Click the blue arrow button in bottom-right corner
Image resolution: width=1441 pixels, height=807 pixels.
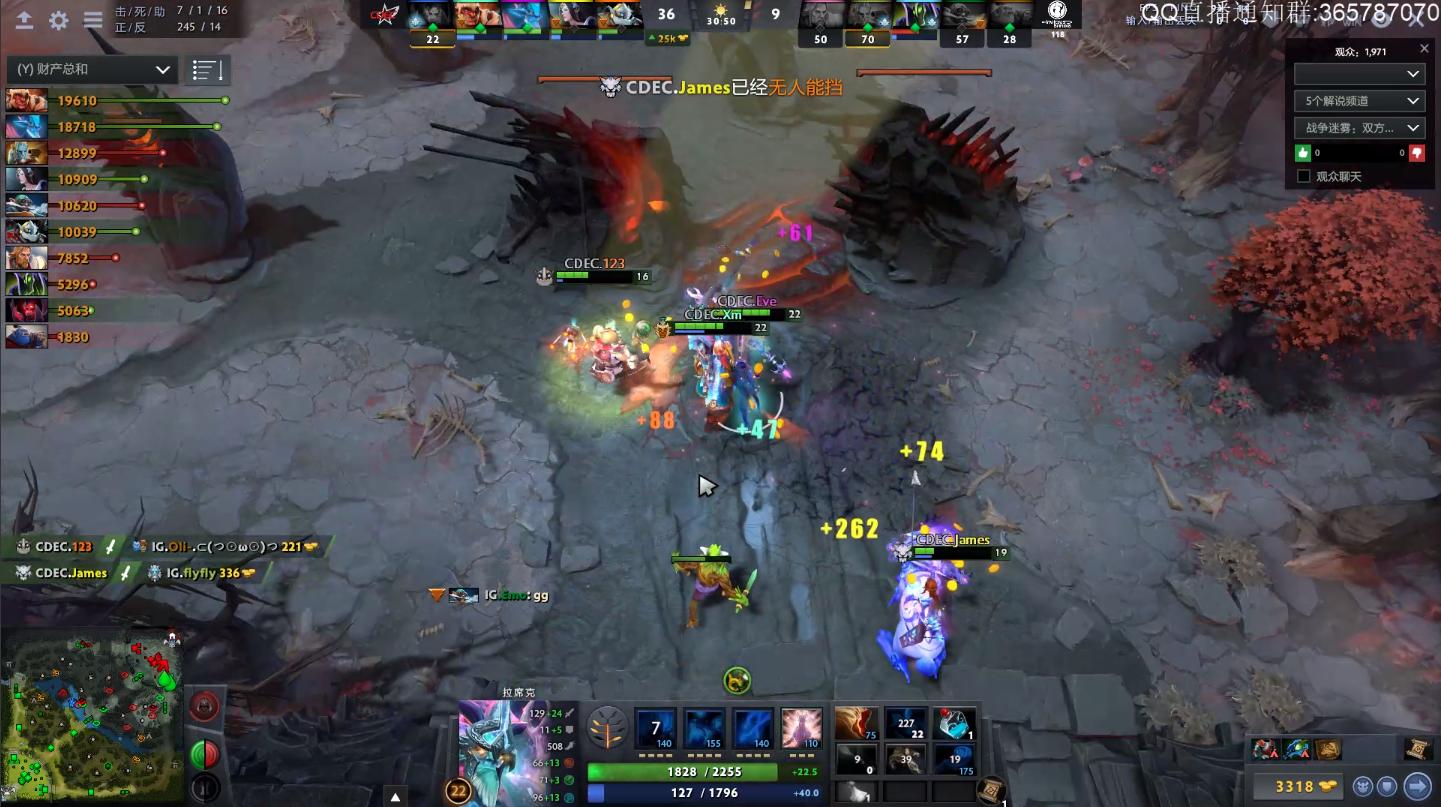click(x=1420, y=786)
